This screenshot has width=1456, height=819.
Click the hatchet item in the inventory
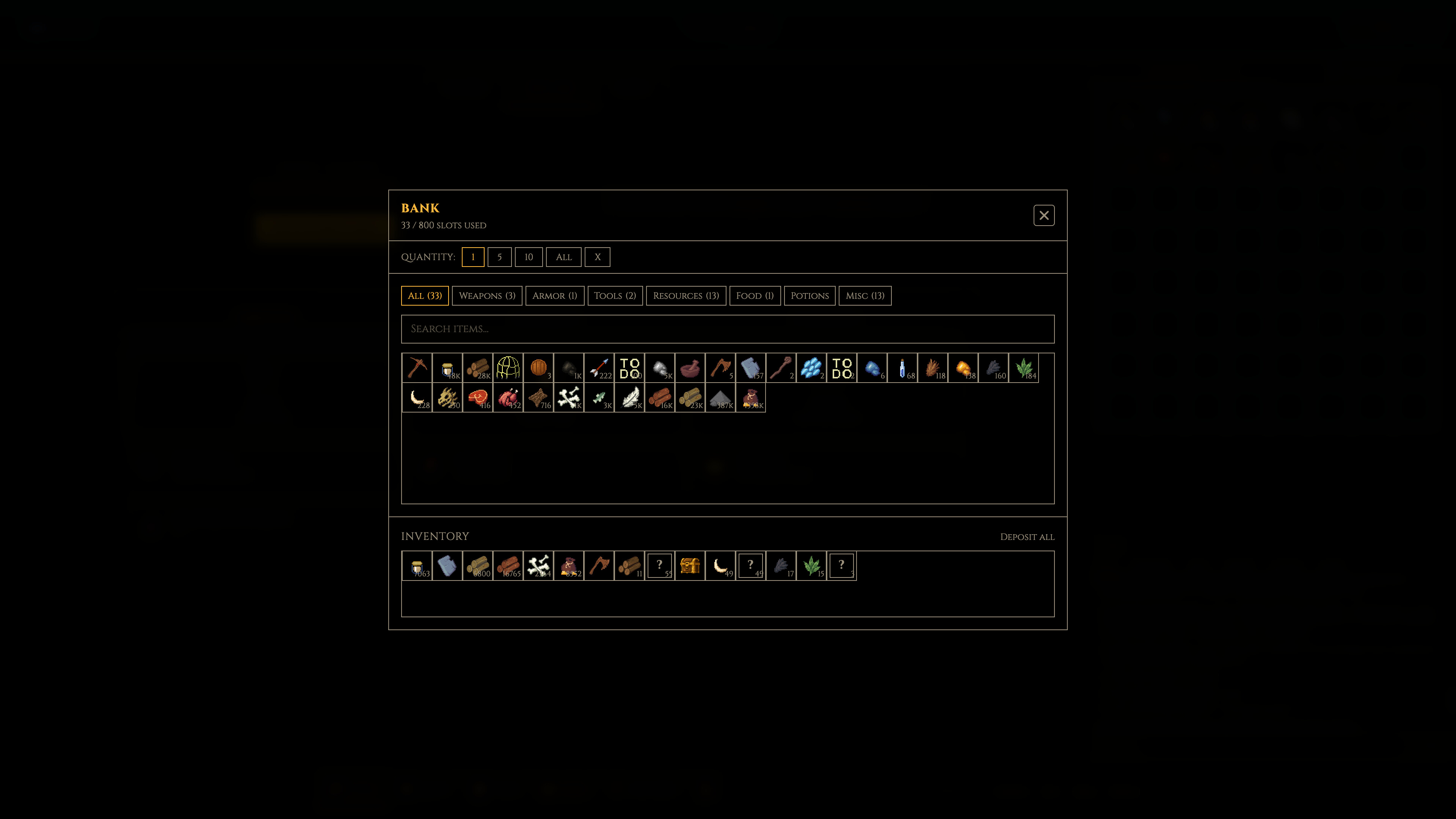599,566
